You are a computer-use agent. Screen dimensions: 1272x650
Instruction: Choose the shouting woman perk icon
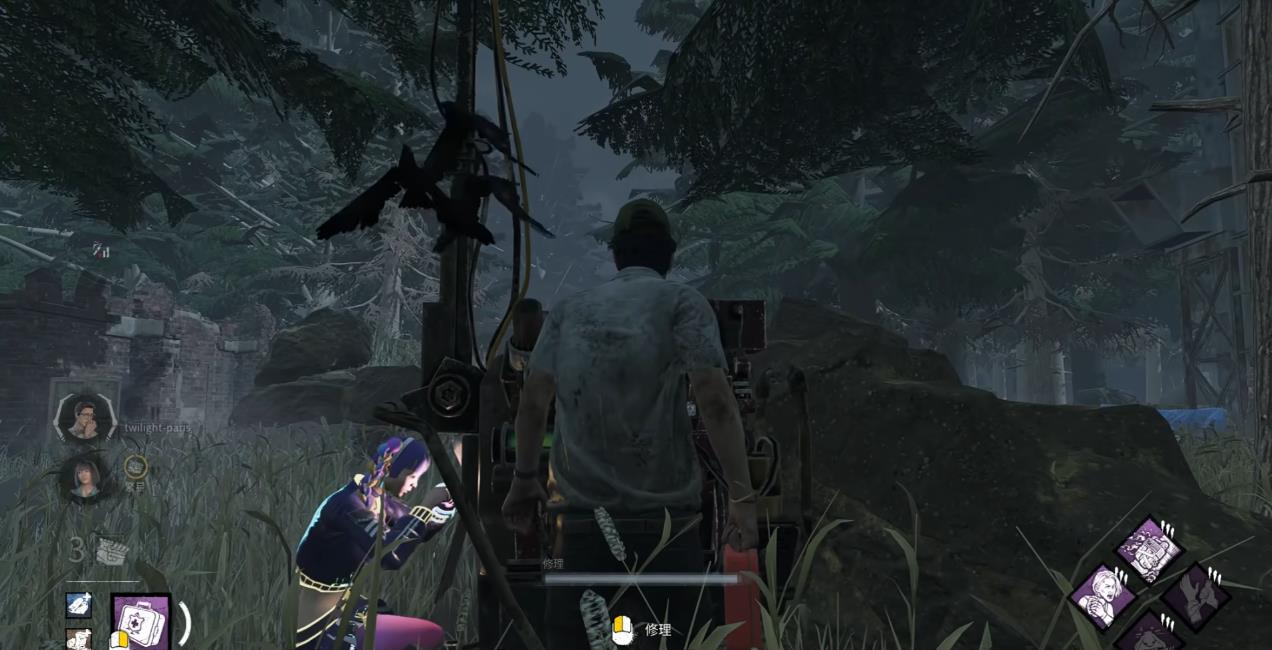[1103, 595]
